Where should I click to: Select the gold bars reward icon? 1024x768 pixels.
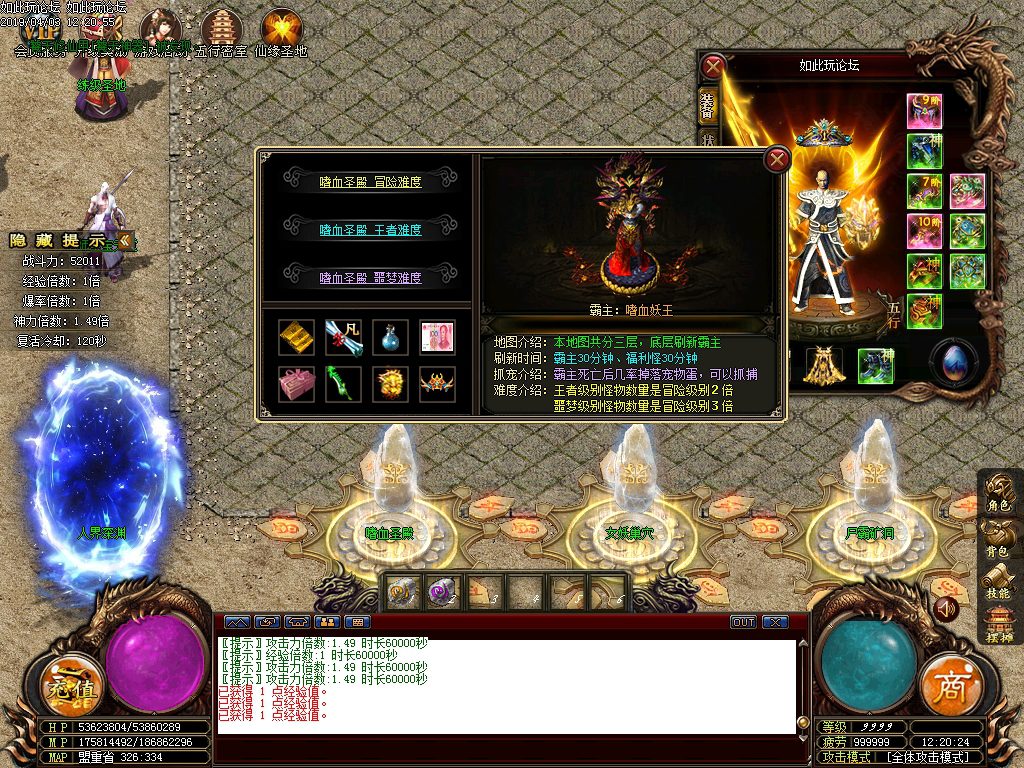pyautogui.click(x=294, y=336)
